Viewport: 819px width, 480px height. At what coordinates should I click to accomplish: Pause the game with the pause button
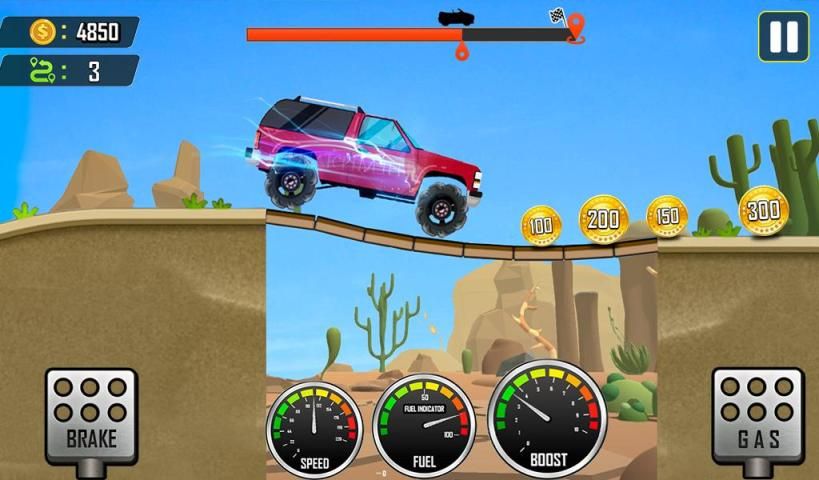pyautogui.click(x=783, y=37)
